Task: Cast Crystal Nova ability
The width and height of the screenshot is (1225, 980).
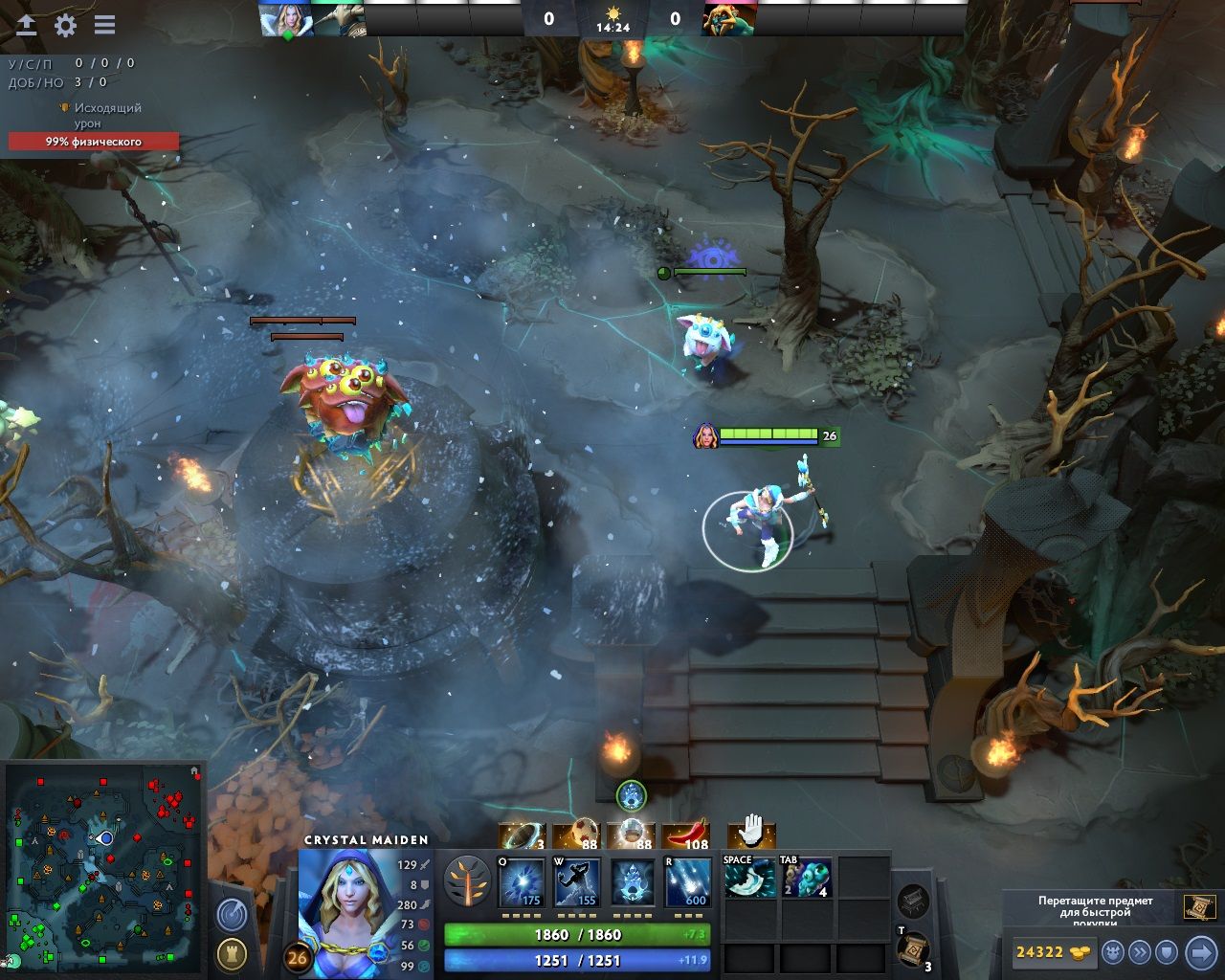Action: pos(523,882)
